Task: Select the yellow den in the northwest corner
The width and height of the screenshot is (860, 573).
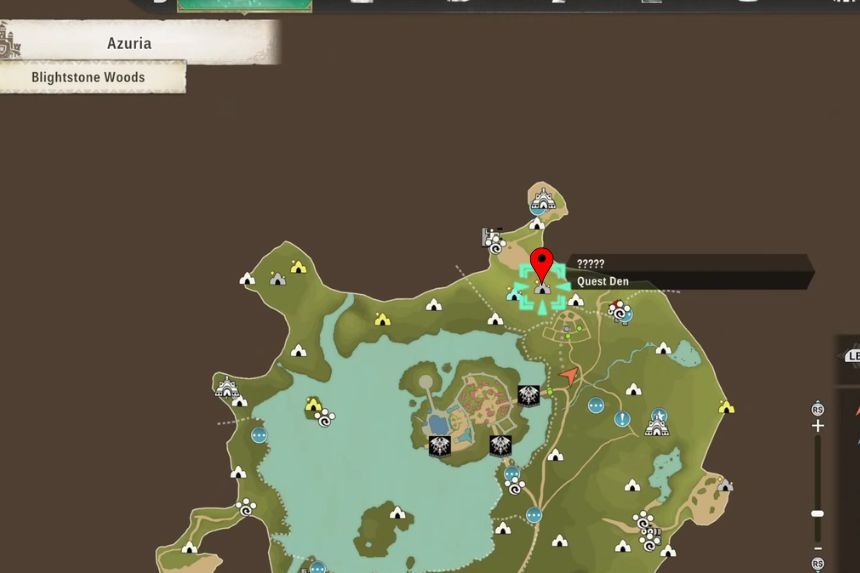Action: pos(297,267)
